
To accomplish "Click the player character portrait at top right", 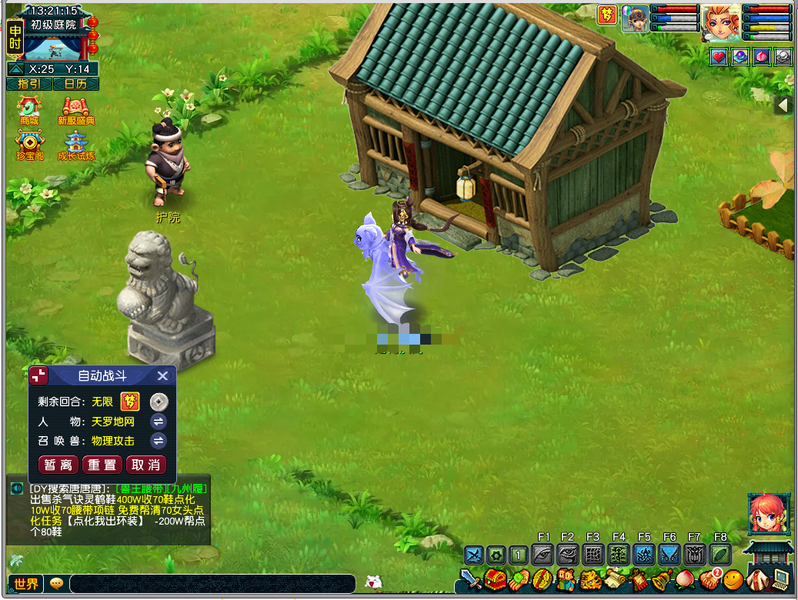I will point(720,22).
